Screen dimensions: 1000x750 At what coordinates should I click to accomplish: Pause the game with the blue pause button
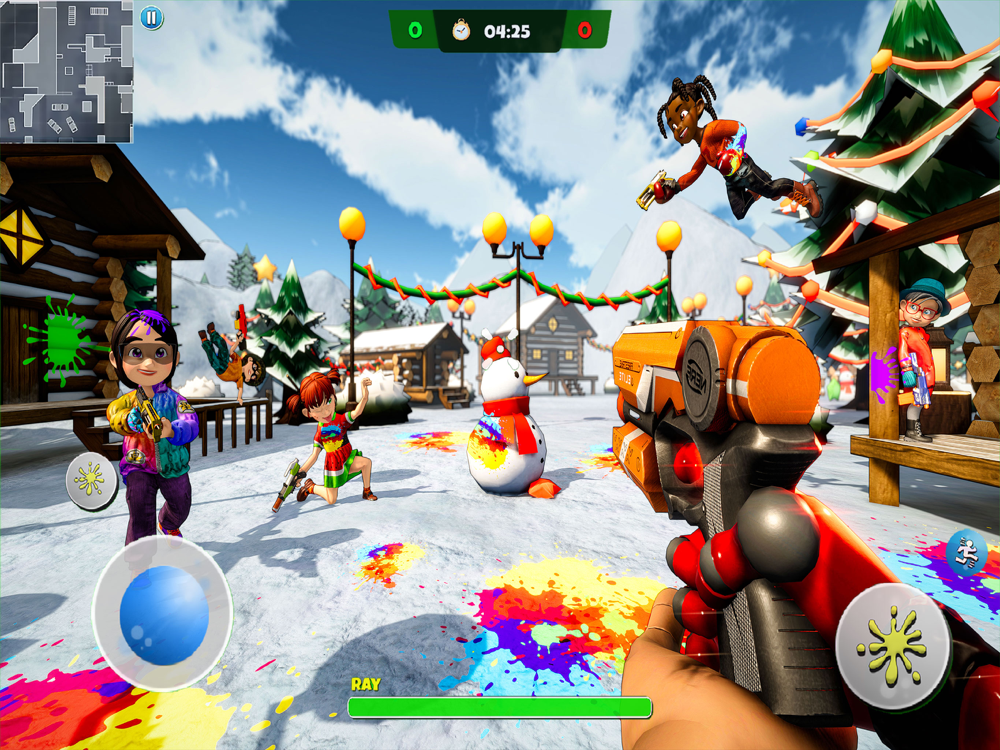[151, 17]
